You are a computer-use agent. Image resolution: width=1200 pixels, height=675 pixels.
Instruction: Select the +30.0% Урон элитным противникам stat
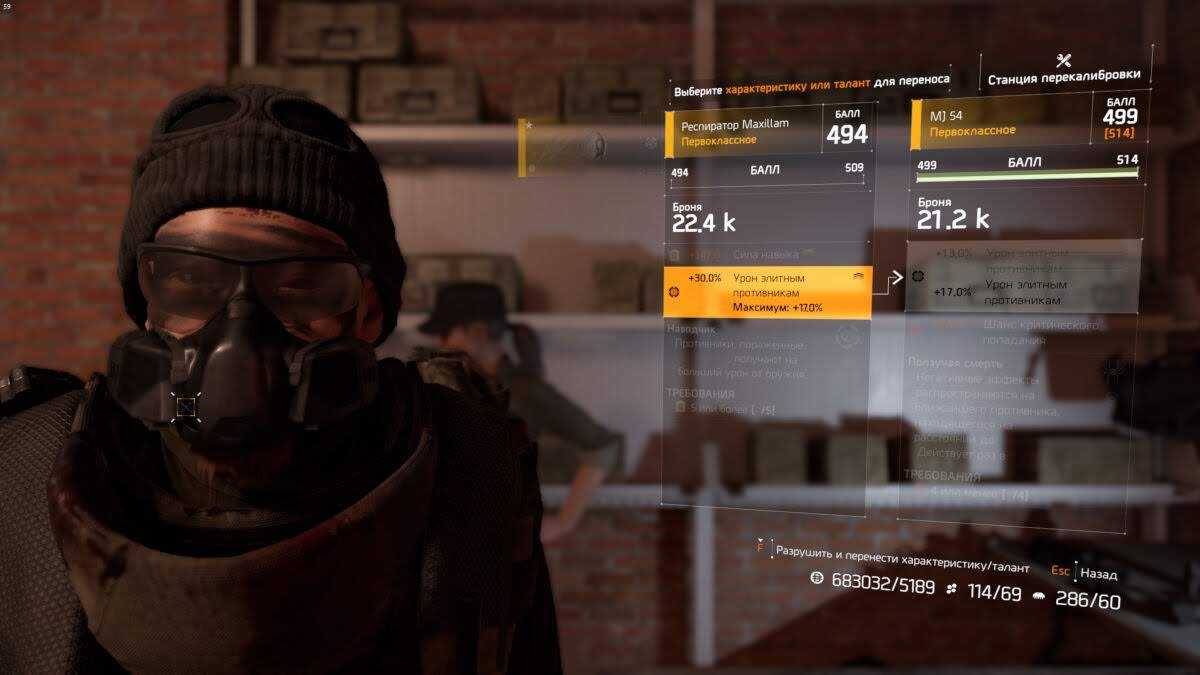pos(767,291)
